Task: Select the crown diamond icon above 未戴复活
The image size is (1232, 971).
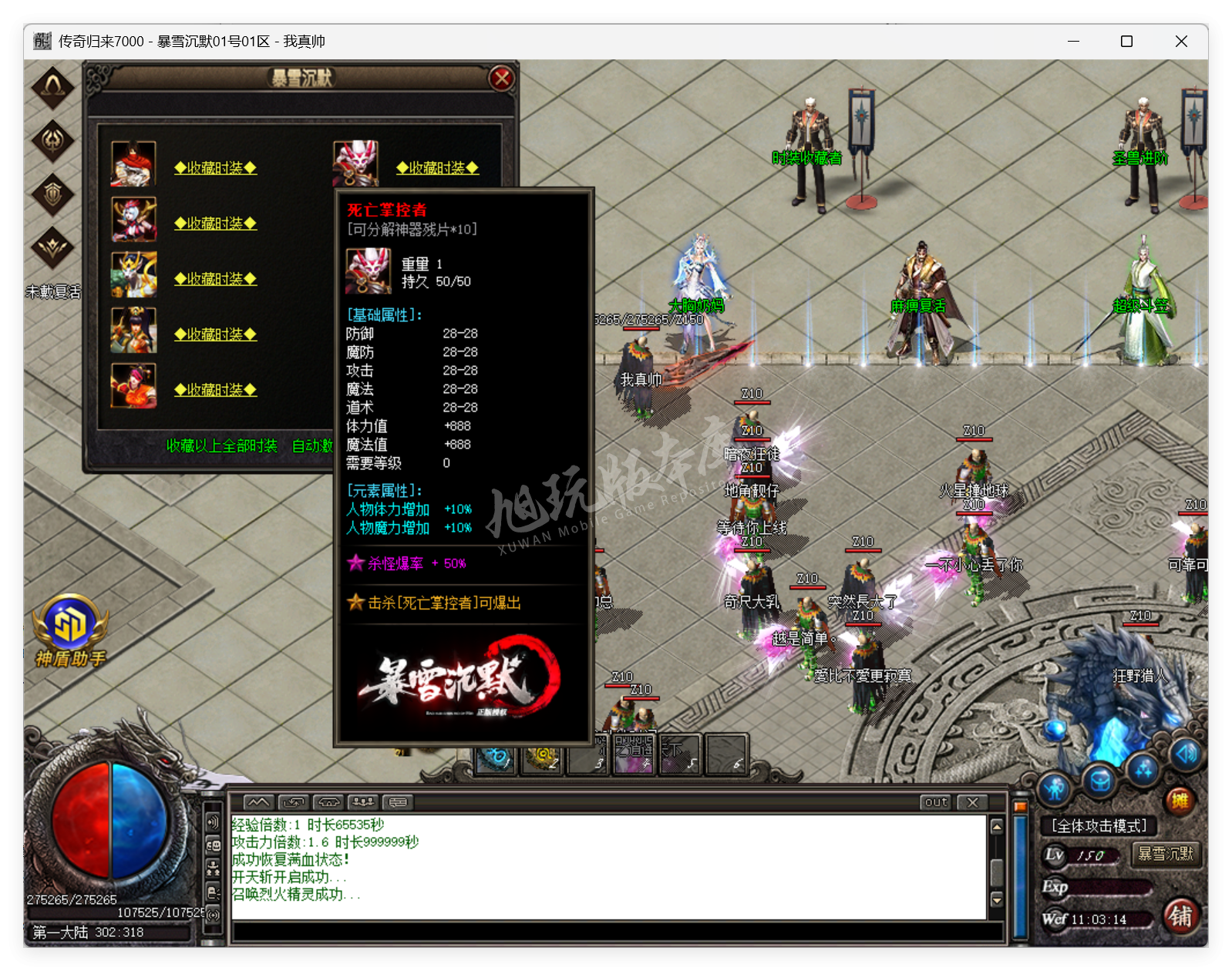Action: pyautogui.click(x=52, y=248)
